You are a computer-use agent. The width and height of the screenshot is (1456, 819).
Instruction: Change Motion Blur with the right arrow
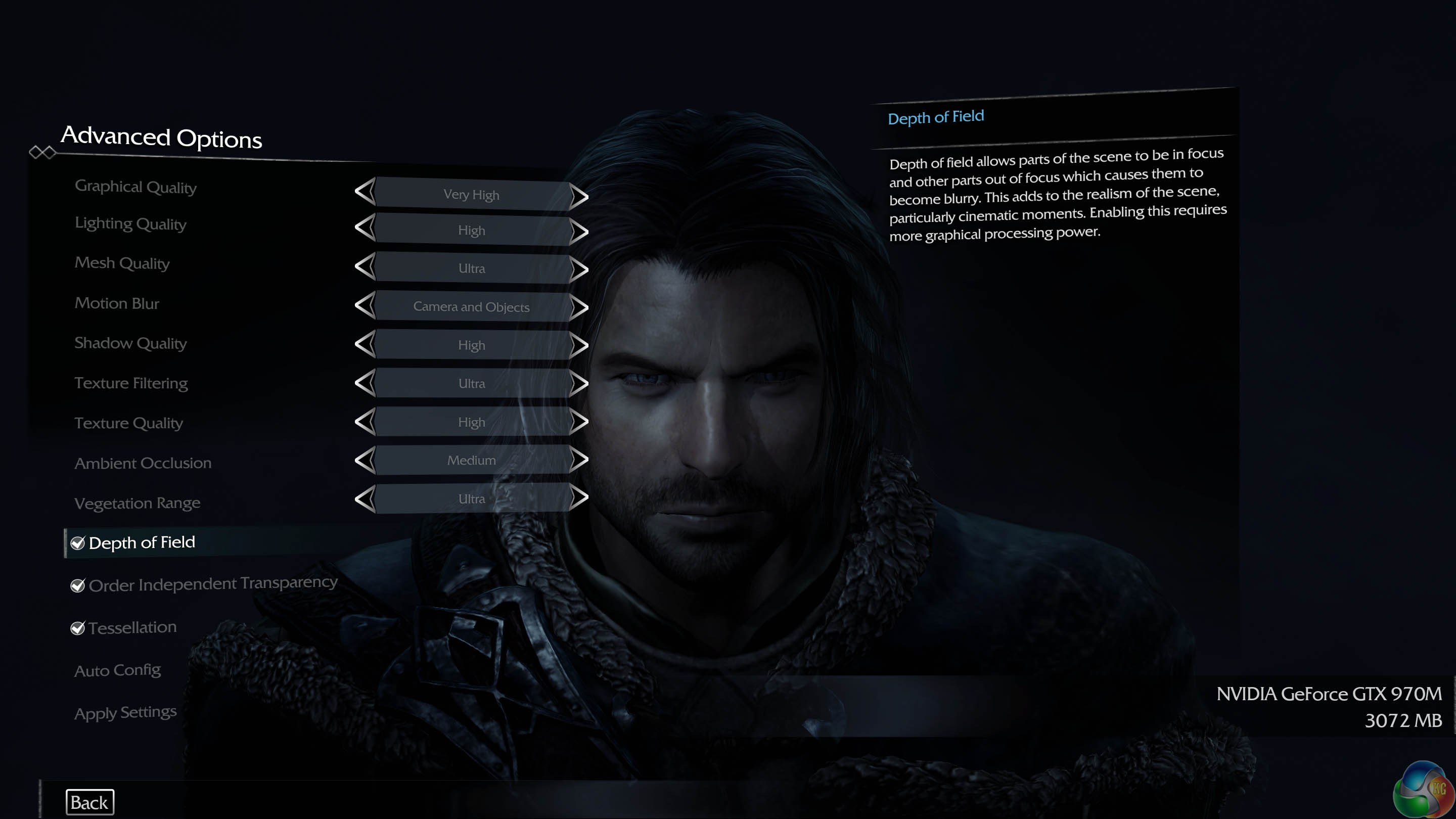(579, 307)
